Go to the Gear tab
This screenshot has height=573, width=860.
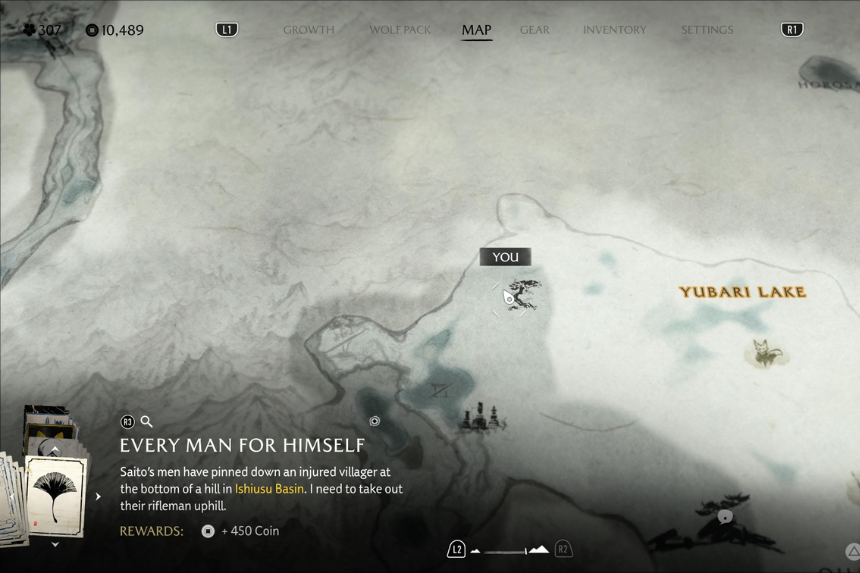534,30
